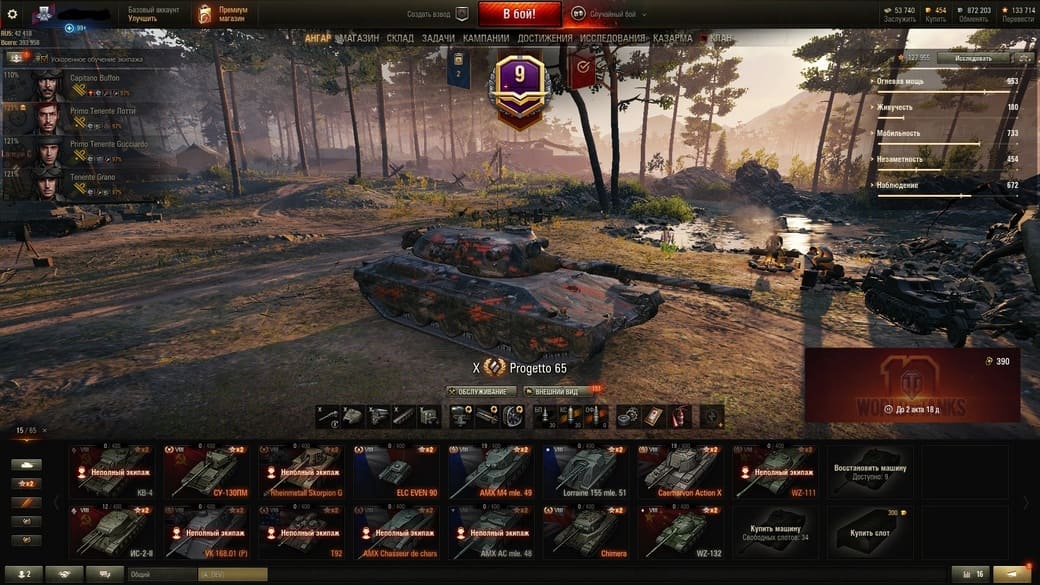Switch to the МАГАЗИН tab
This screenshot has width=1040, height=585.
point(358,38)
